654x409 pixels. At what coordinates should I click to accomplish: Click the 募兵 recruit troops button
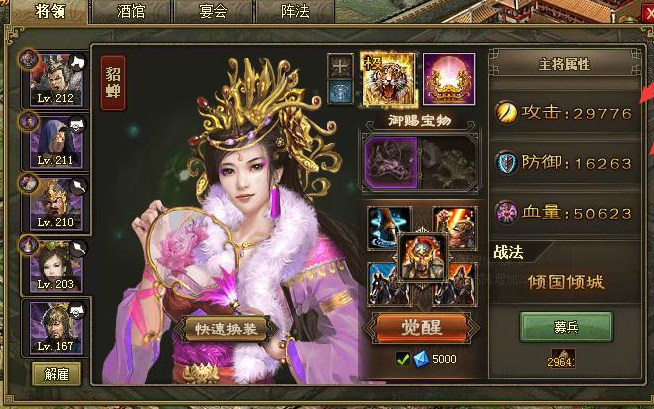pyautogui.click(x=565, y=327)
